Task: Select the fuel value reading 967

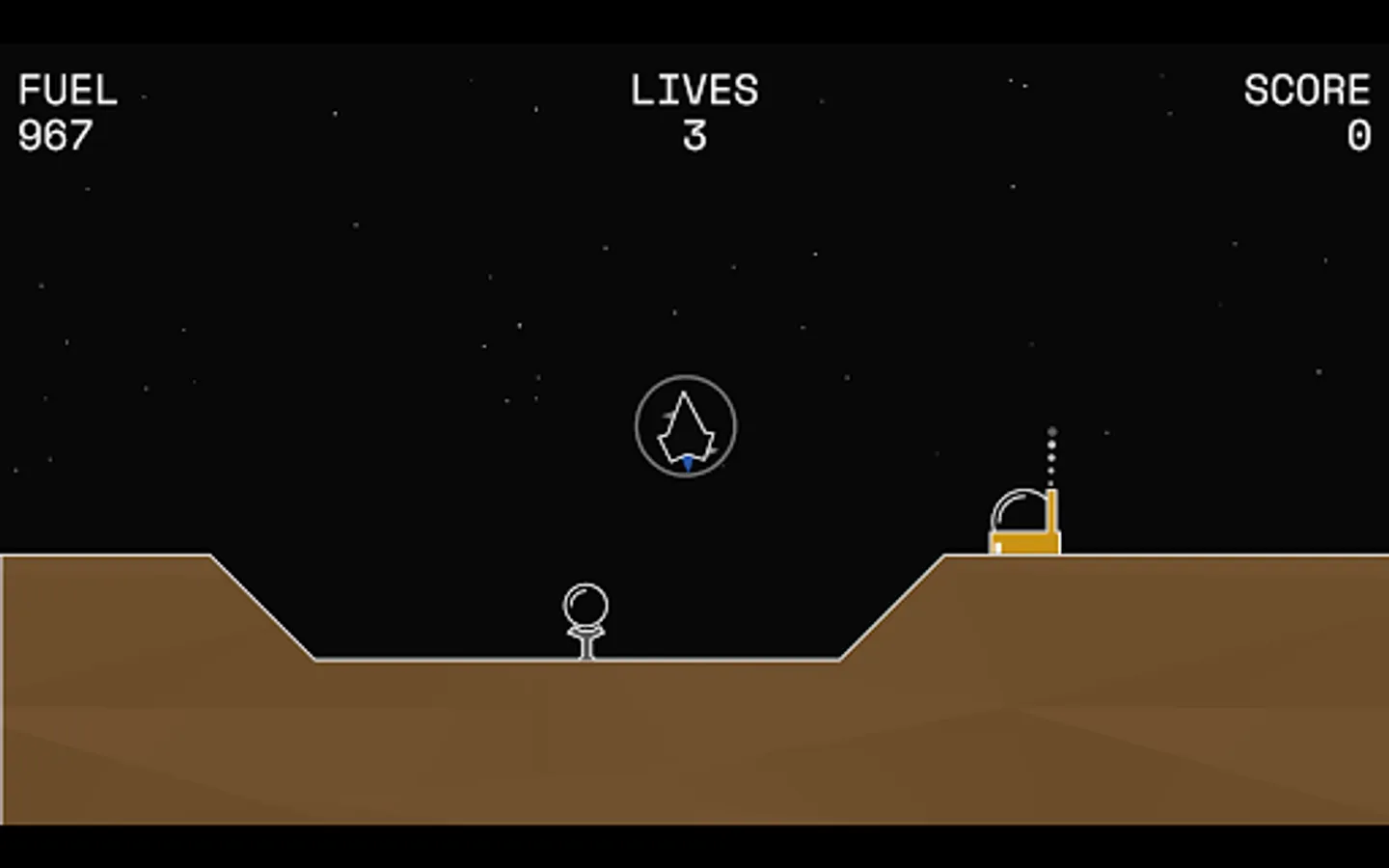Action: (x=55, y=135)
